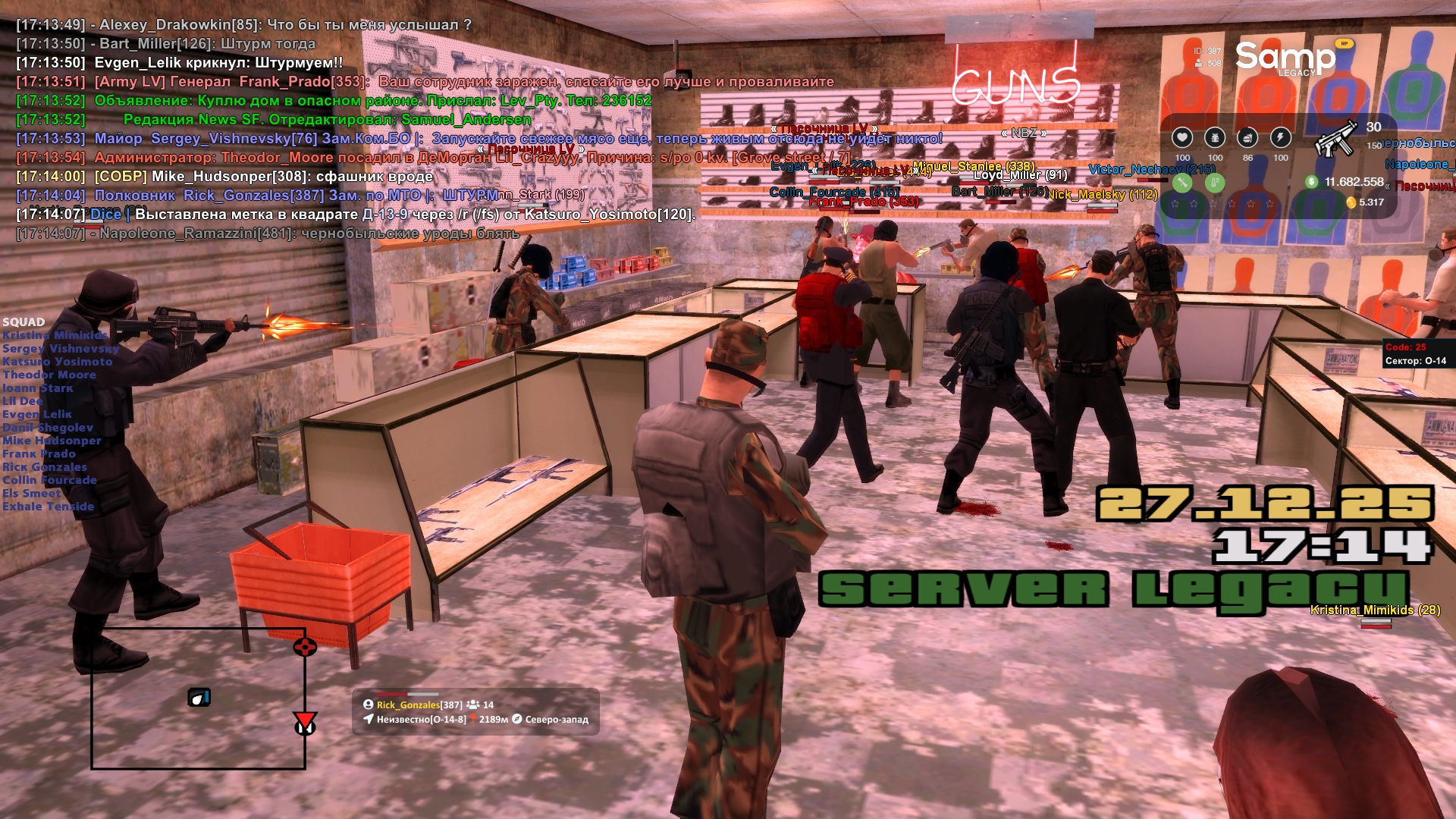Select Kristina Mimikids in the squad list

55,335
